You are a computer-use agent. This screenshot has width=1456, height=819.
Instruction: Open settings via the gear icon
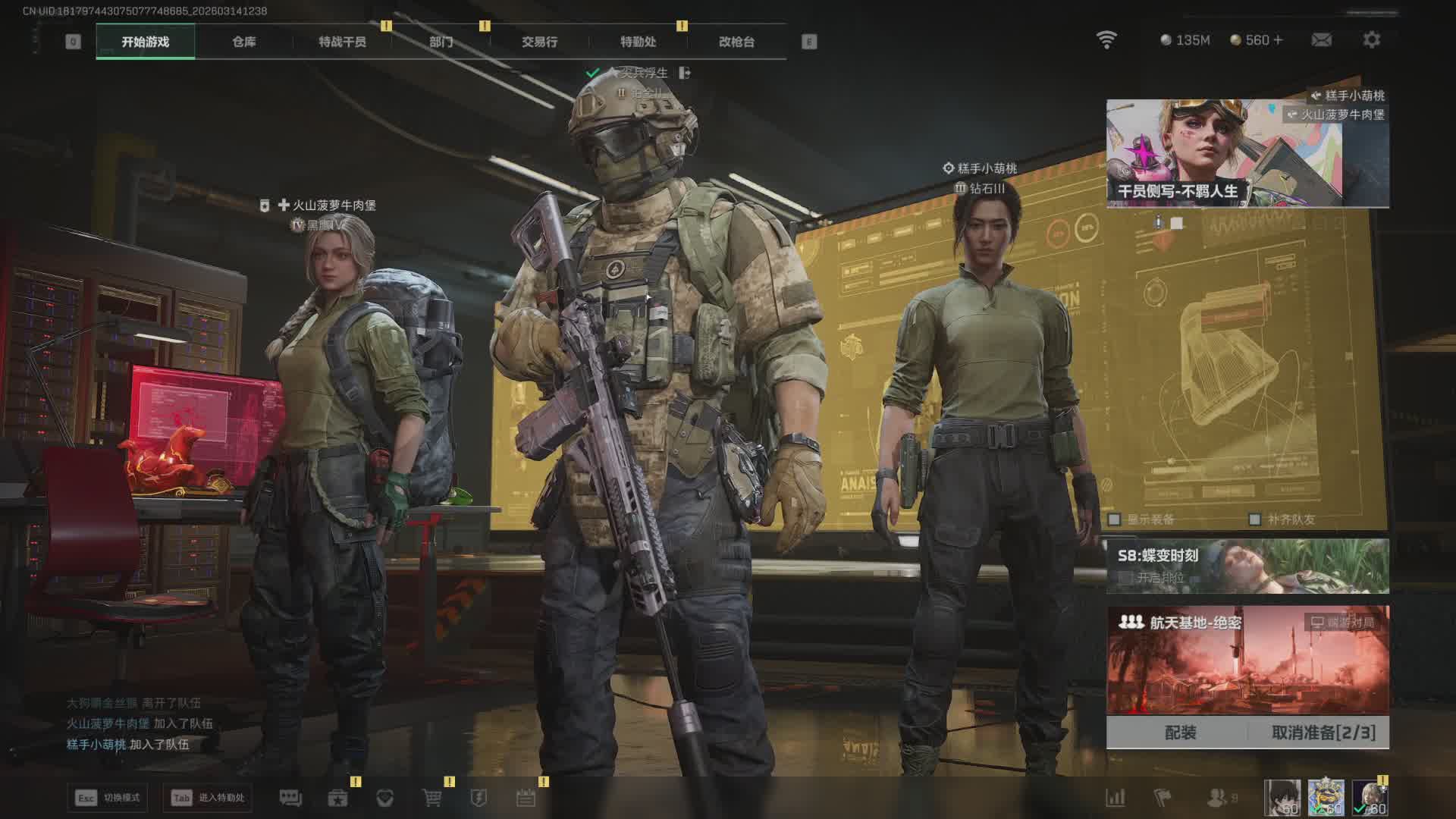[1371, 39]
